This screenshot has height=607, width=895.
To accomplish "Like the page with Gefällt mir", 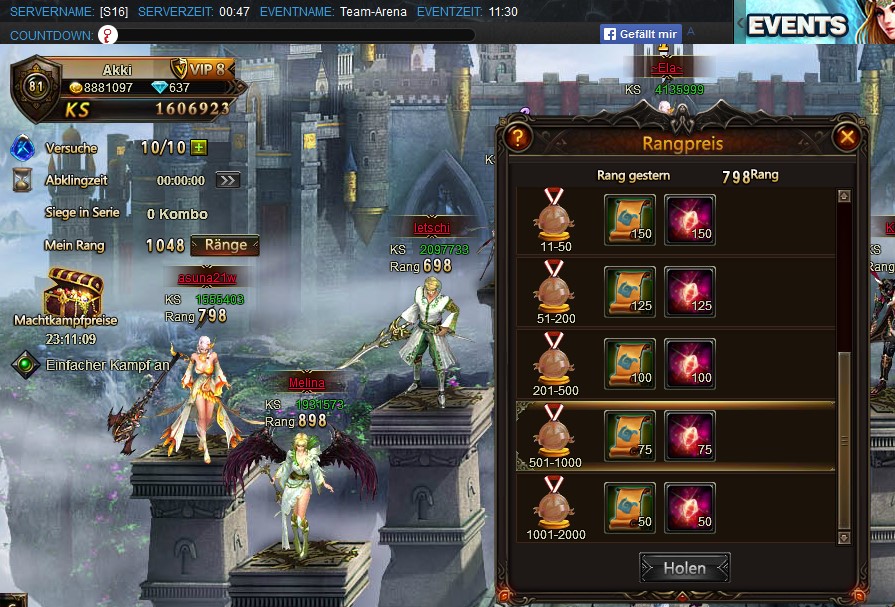I will (641, 34).
